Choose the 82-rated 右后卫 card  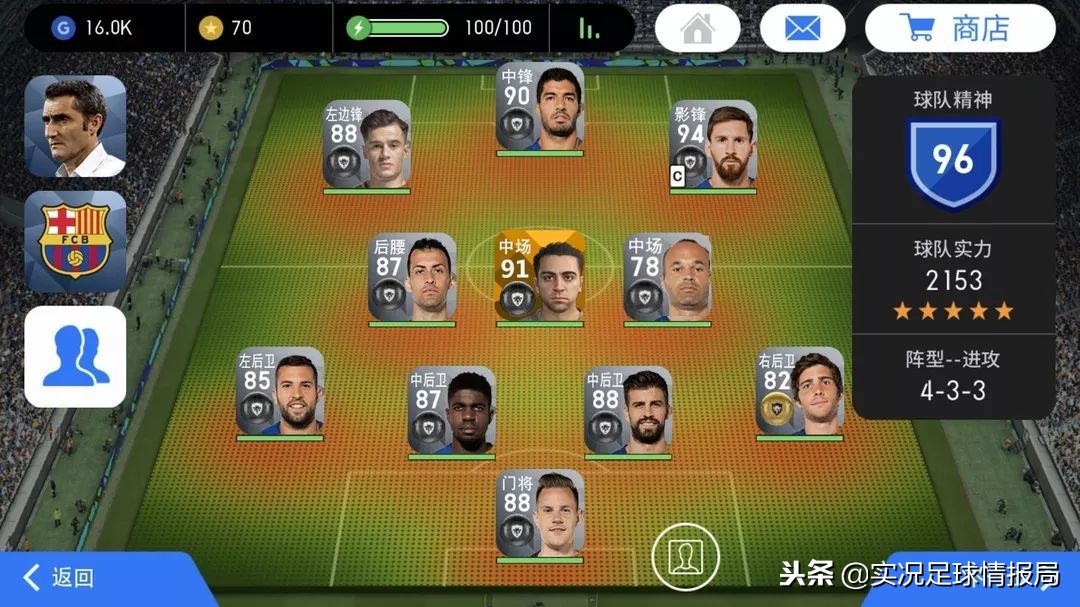799,392
